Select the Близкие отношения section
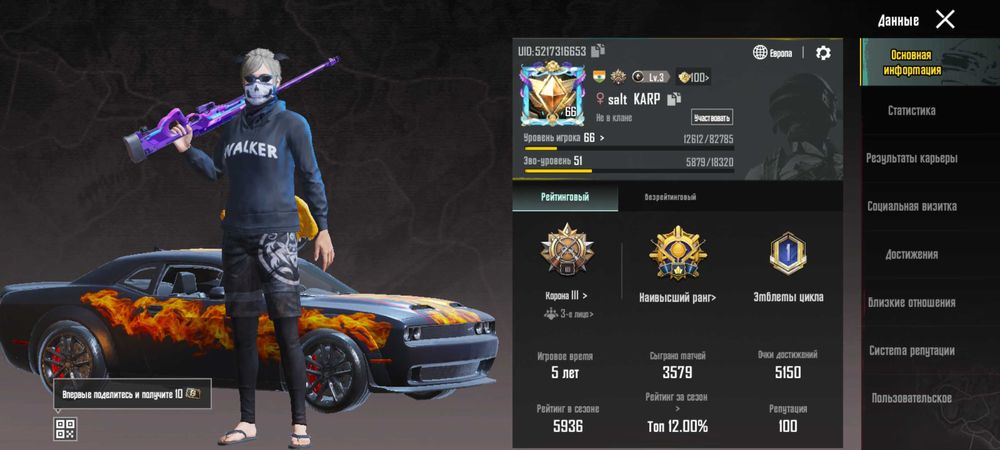This screenshot has height=450, width=1000. [911, 302]
